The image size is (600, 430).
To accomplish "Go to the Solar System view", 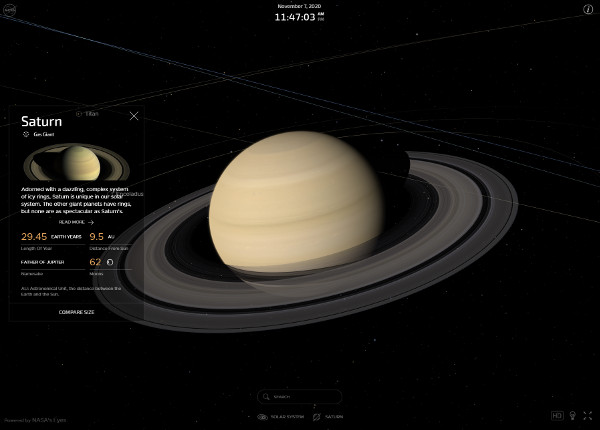I will (279, 416).
